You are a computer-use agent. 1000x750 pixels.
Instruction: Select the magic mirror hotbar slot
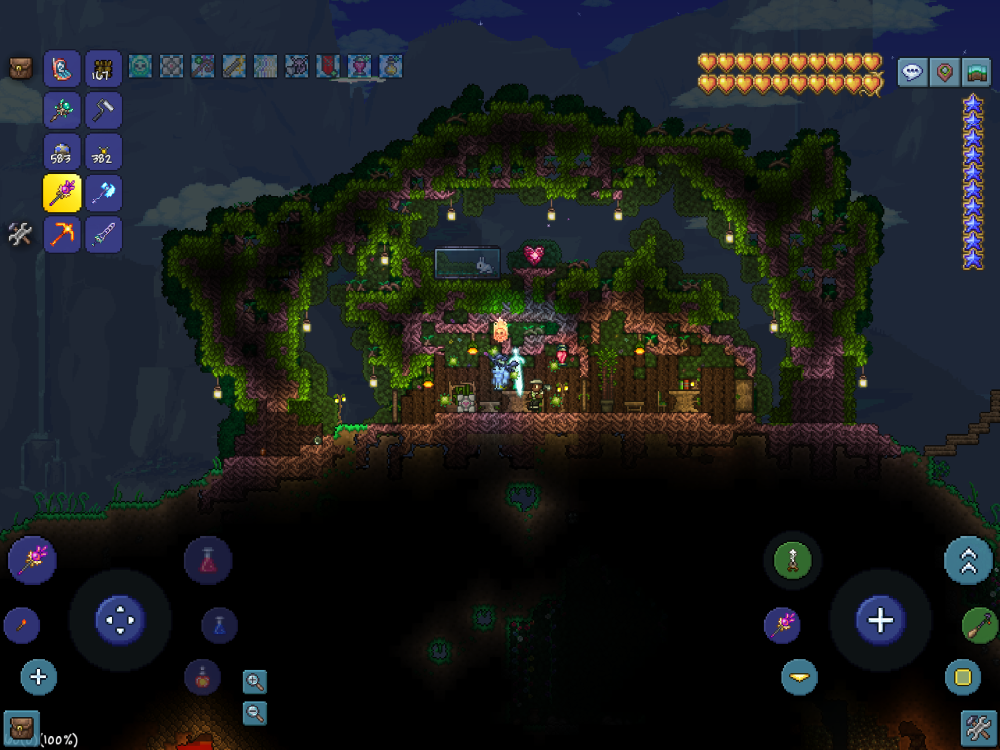(x=62, y=69)
